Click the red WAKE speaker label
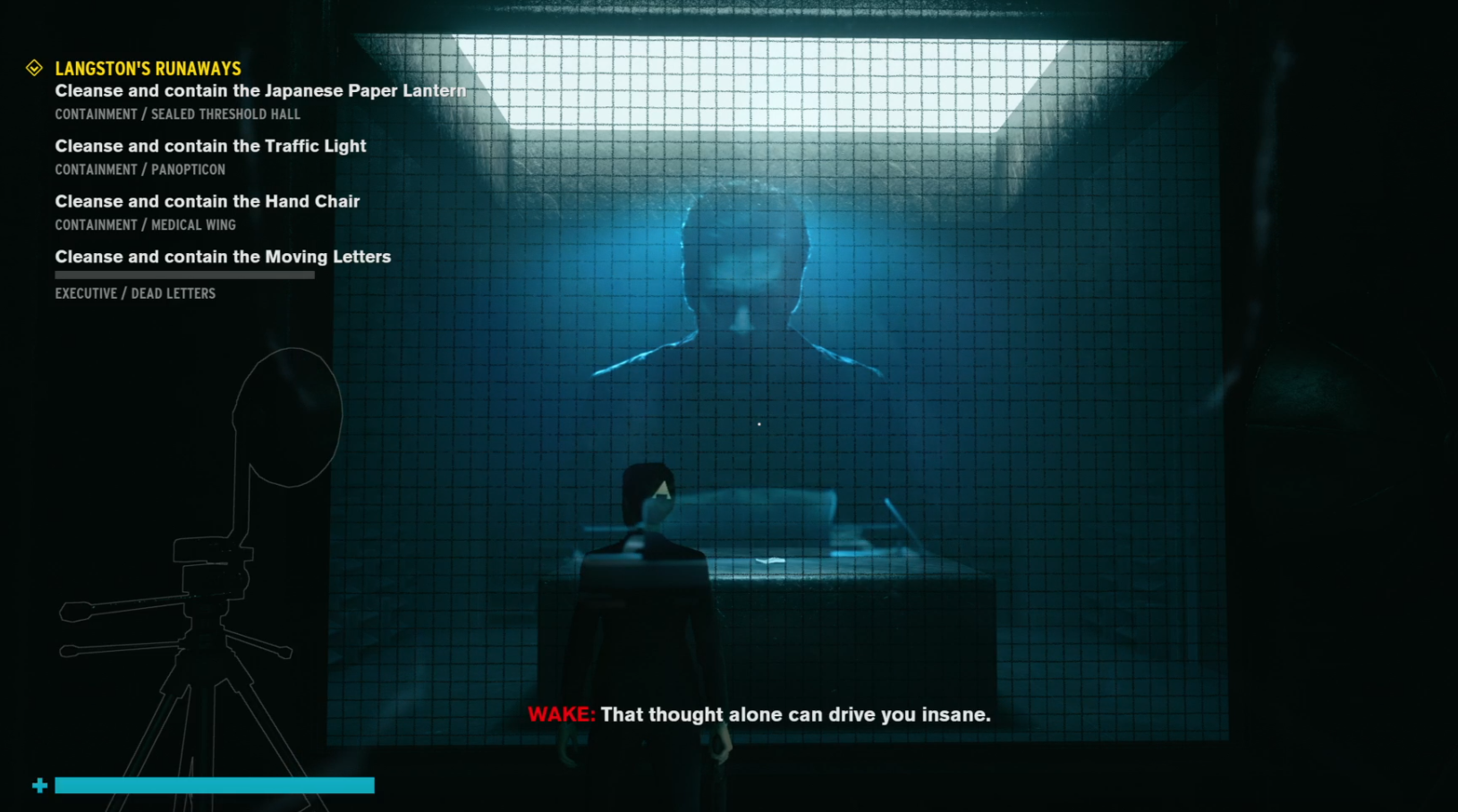Screen dimensions: 1458x812 coord(561,715)
